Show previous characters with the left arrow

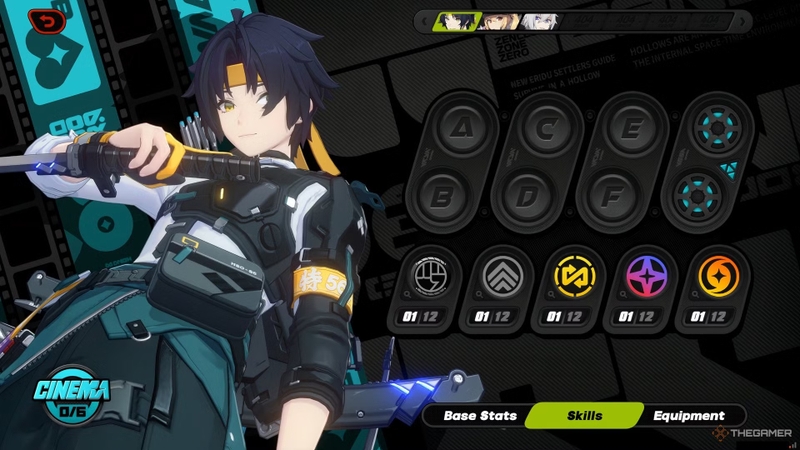[x=424, y=20]
